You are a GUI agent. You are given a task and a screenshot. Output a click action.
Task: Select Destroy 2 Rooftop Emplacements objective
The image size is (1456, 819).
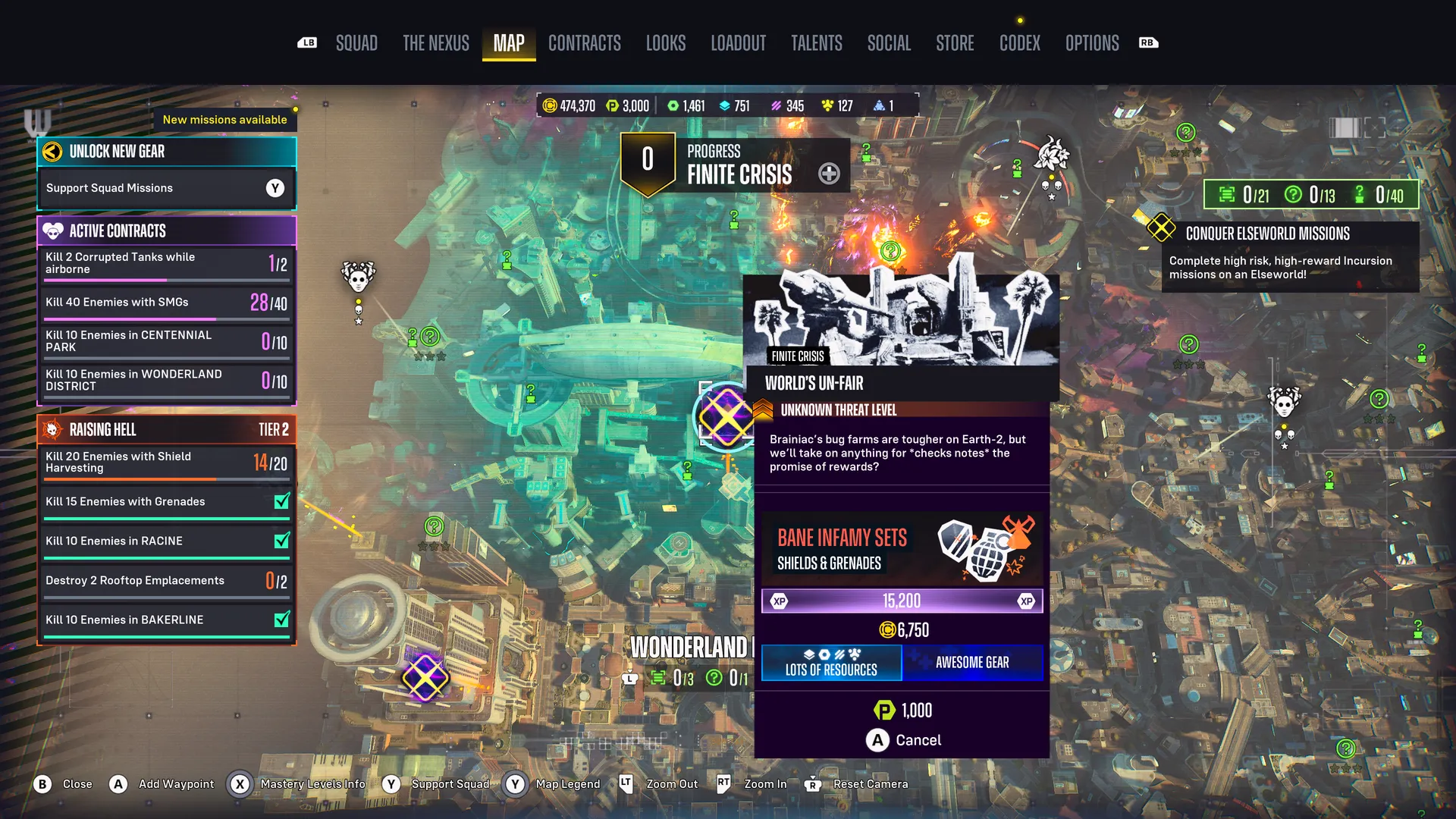pos(166,581)
